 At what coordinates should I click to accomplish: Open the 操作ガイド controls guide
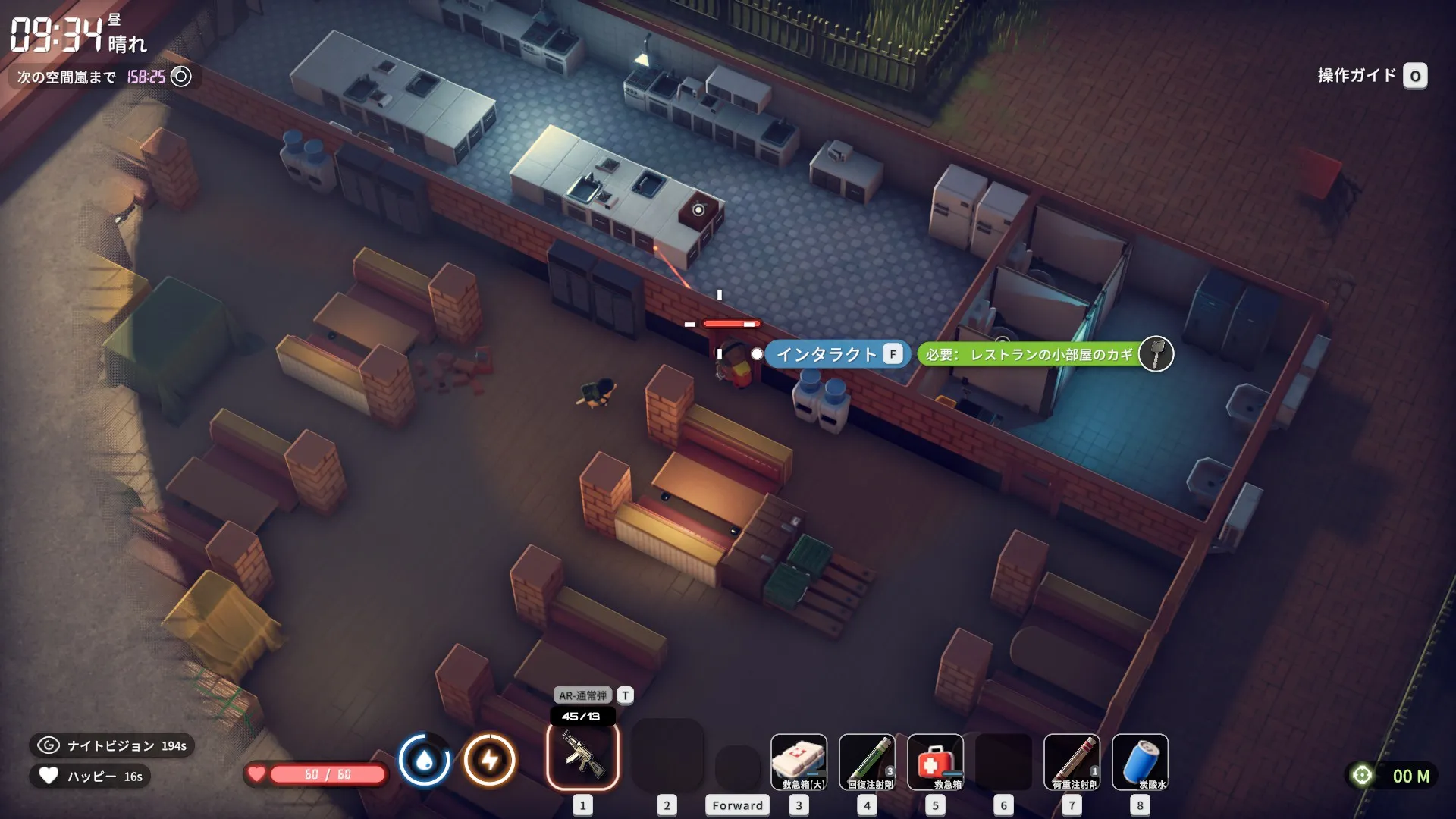tap(1372, 76)
